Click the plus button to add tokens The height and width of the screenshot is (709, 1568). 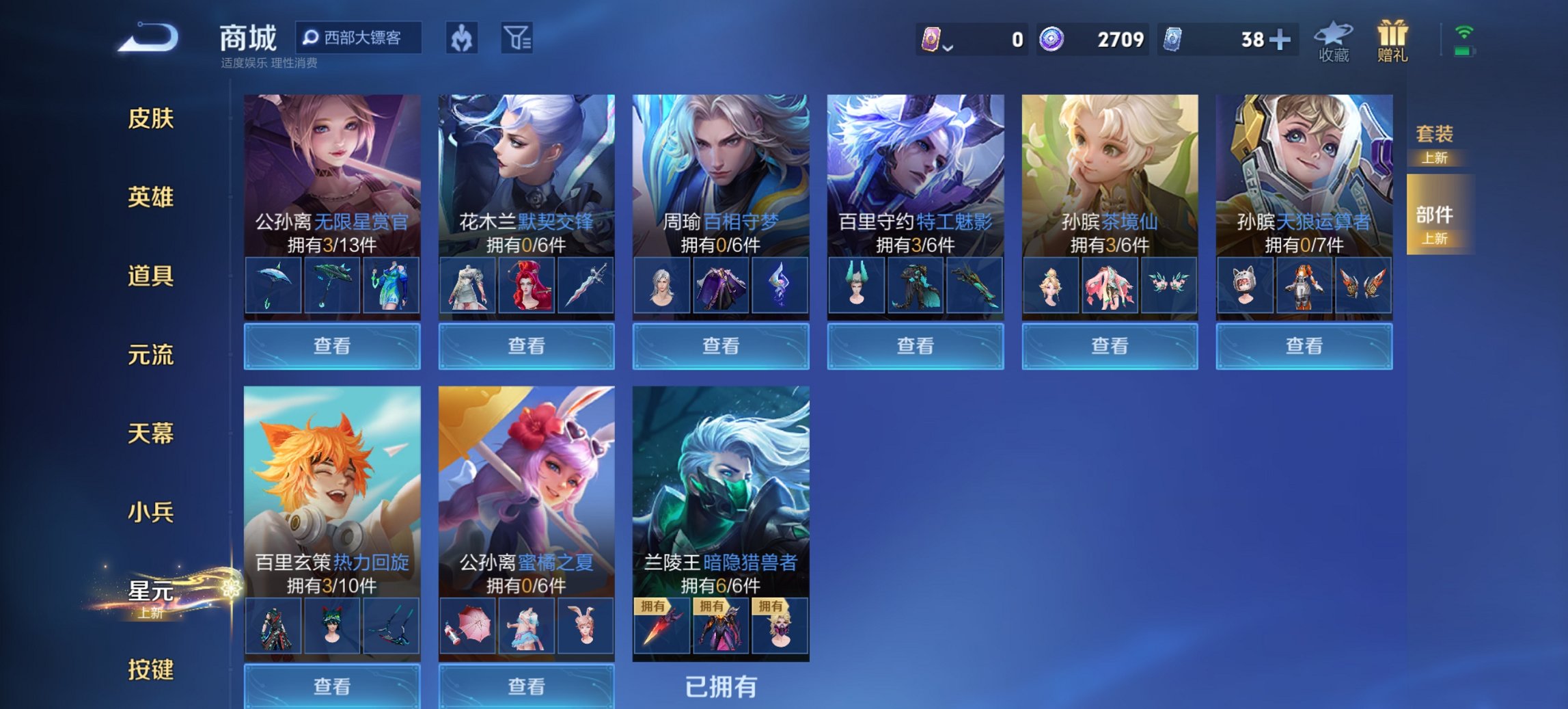pos(1283,41)
